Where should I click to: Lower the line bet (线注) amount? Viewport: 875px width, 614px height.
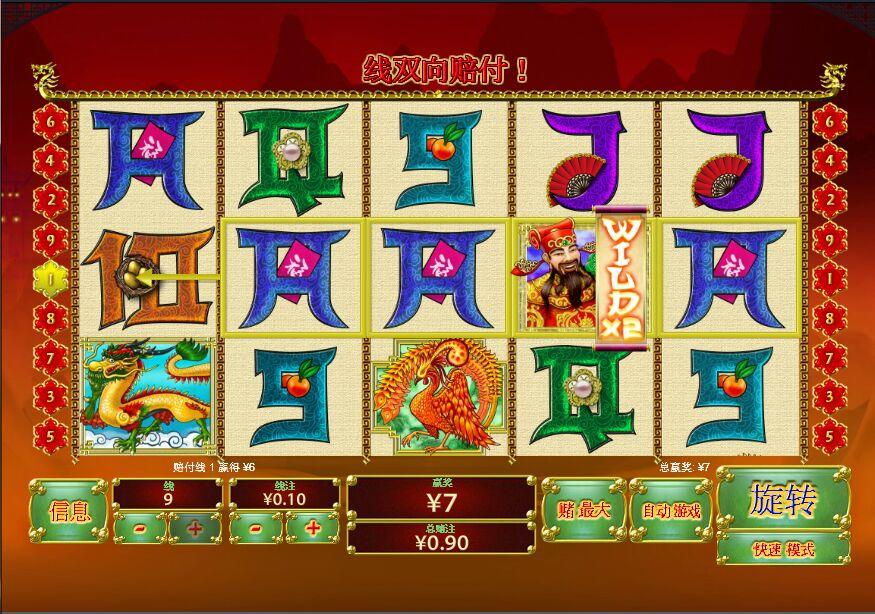click(x=257, y=527)
